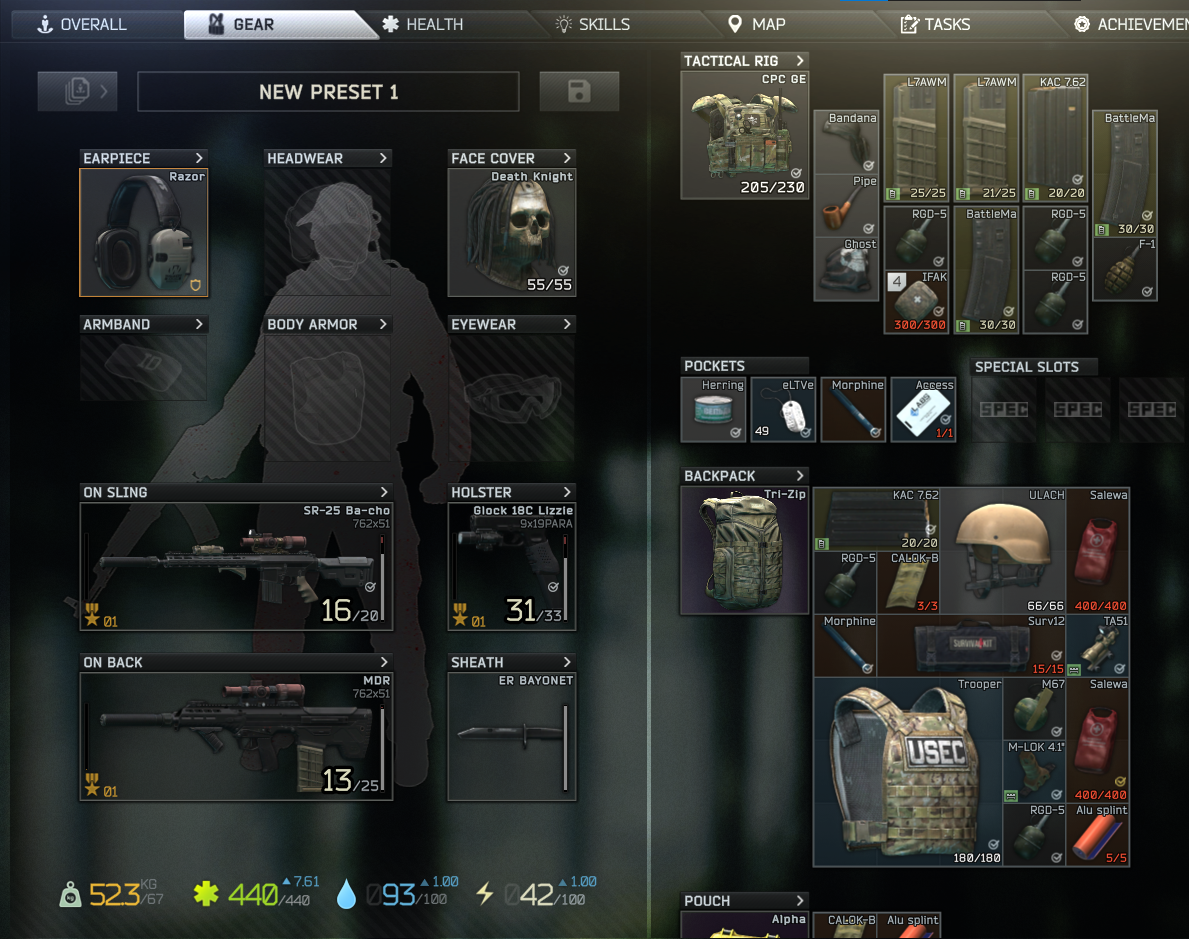Show the Overall tab
This screenshot has height=939, width=1189.
tap(82, 24)
